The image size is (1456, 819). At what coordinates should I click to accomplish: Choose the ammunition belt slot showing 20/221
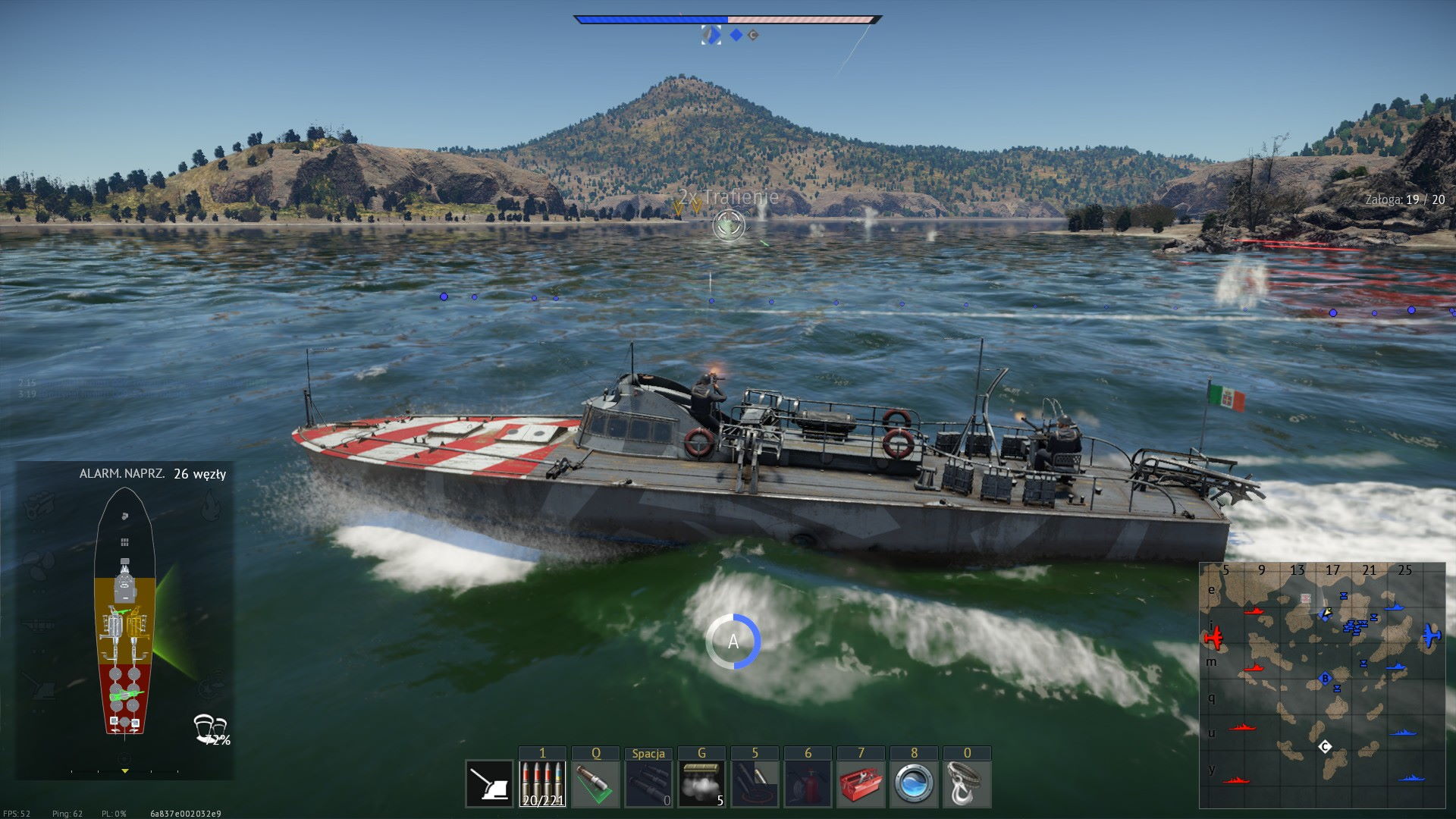542,783
